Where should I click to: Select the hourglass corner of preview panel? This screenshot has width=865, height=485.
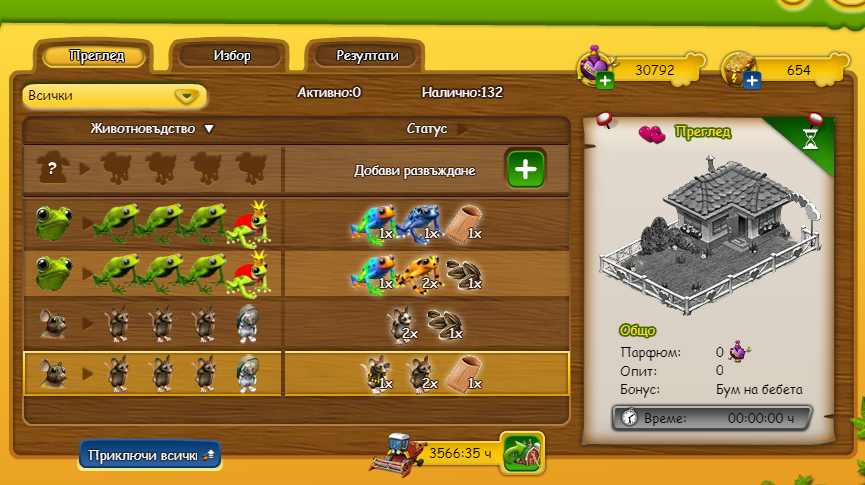tap(810, 140)
